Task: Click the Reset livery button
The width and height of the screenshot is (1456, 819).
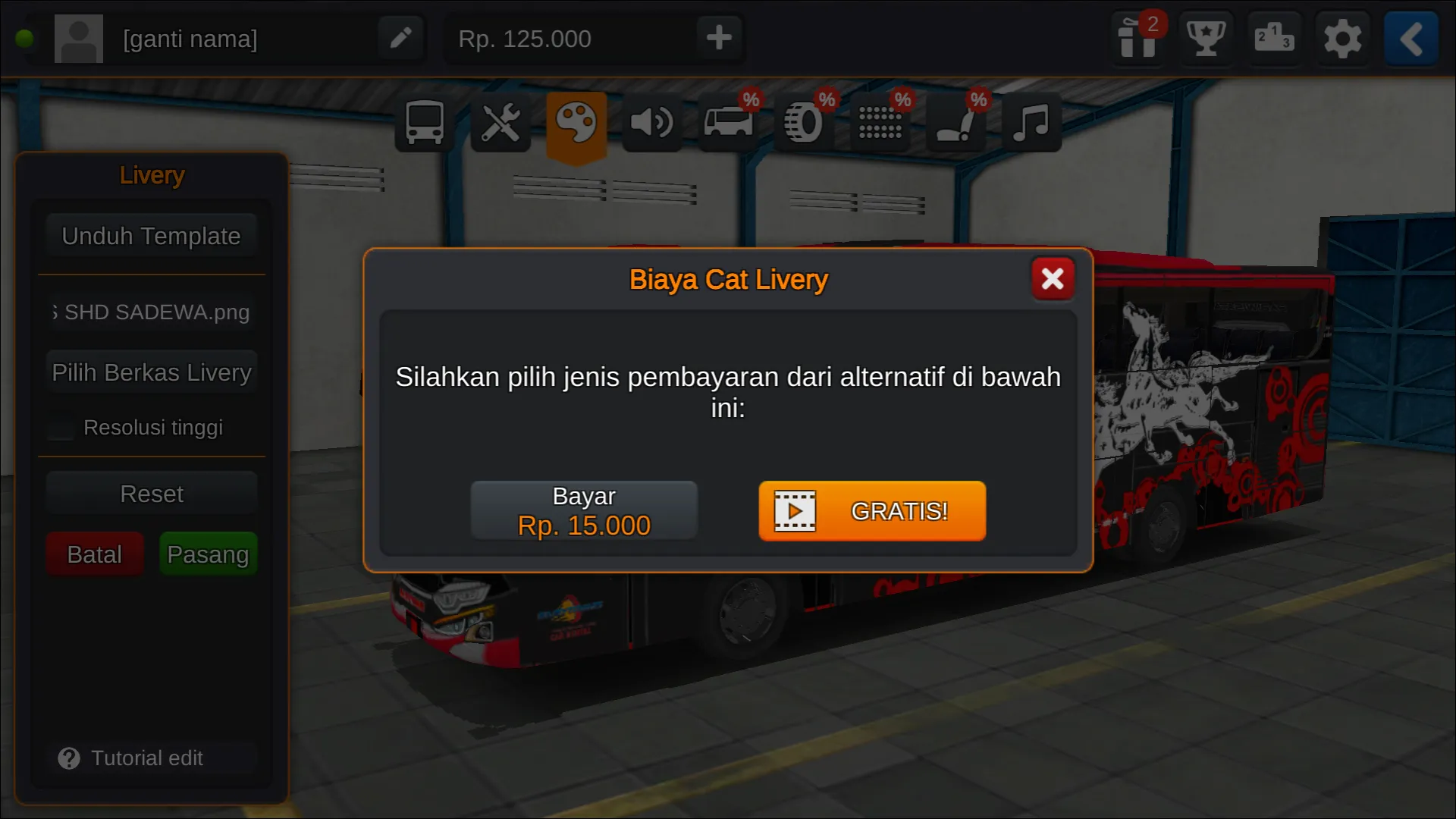Action: pos(151,494)
